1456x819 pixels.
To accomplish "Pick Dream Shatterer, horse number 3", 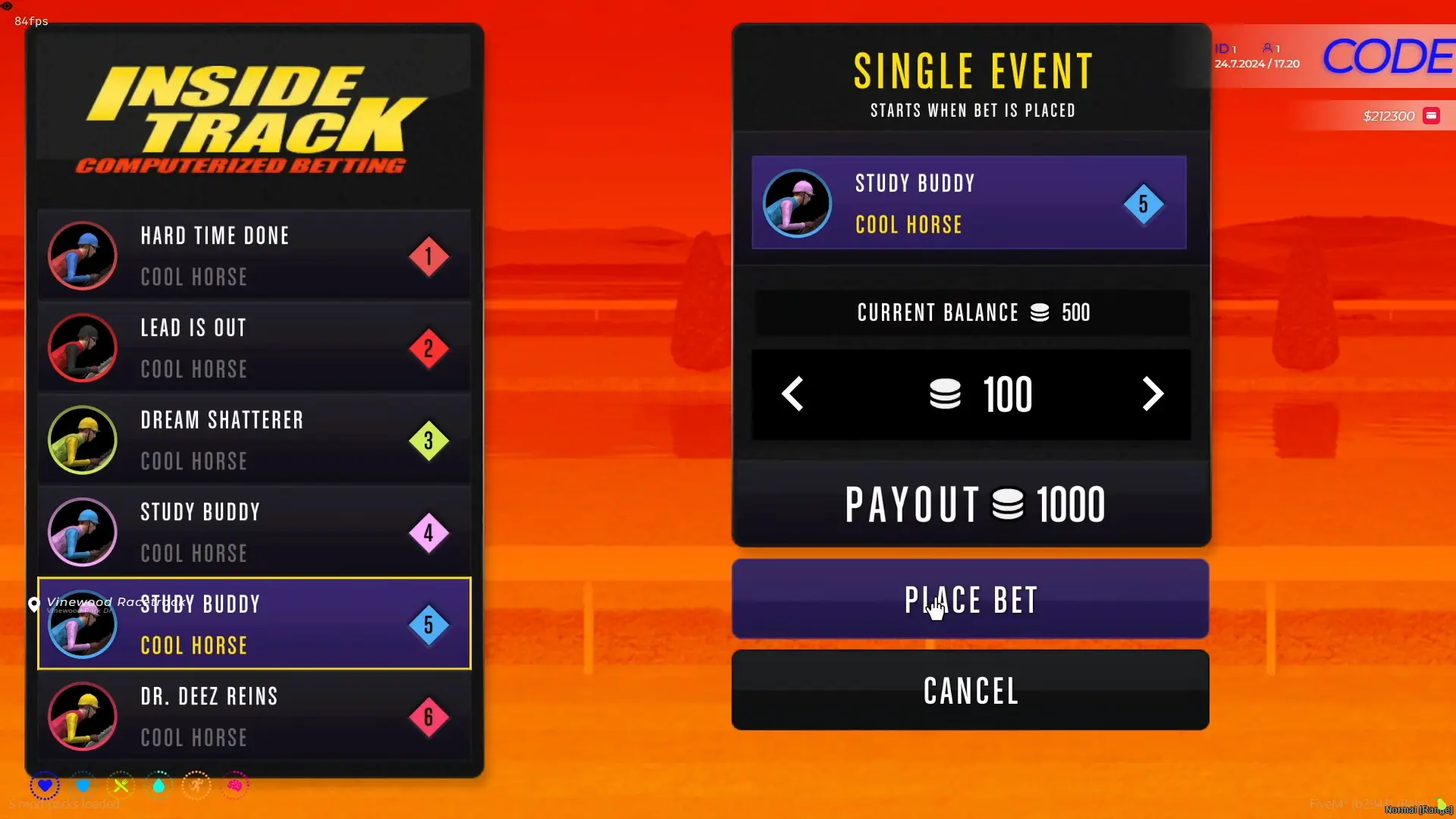I will 254,440.
